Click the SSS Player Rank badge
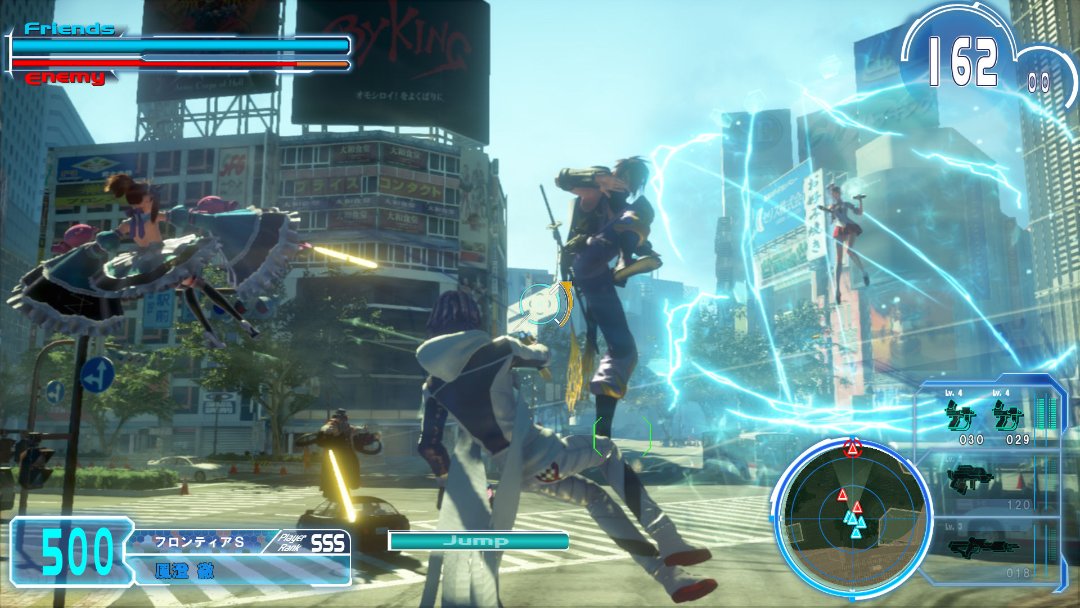 328,542
